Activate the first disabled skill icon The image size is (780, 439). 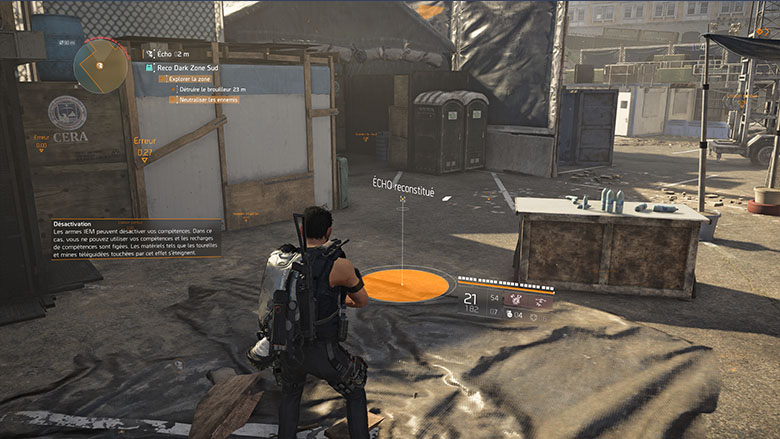[517, 298]
